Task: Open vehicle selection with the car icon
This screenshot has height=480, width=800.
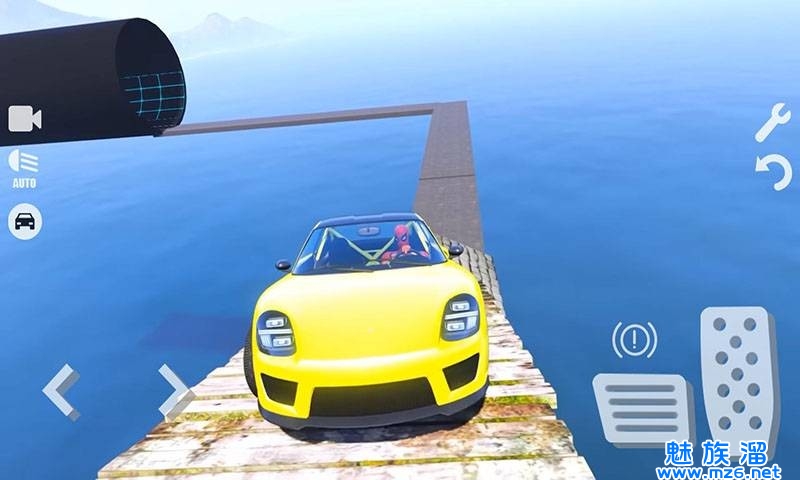Action: [x=25, y=220]
